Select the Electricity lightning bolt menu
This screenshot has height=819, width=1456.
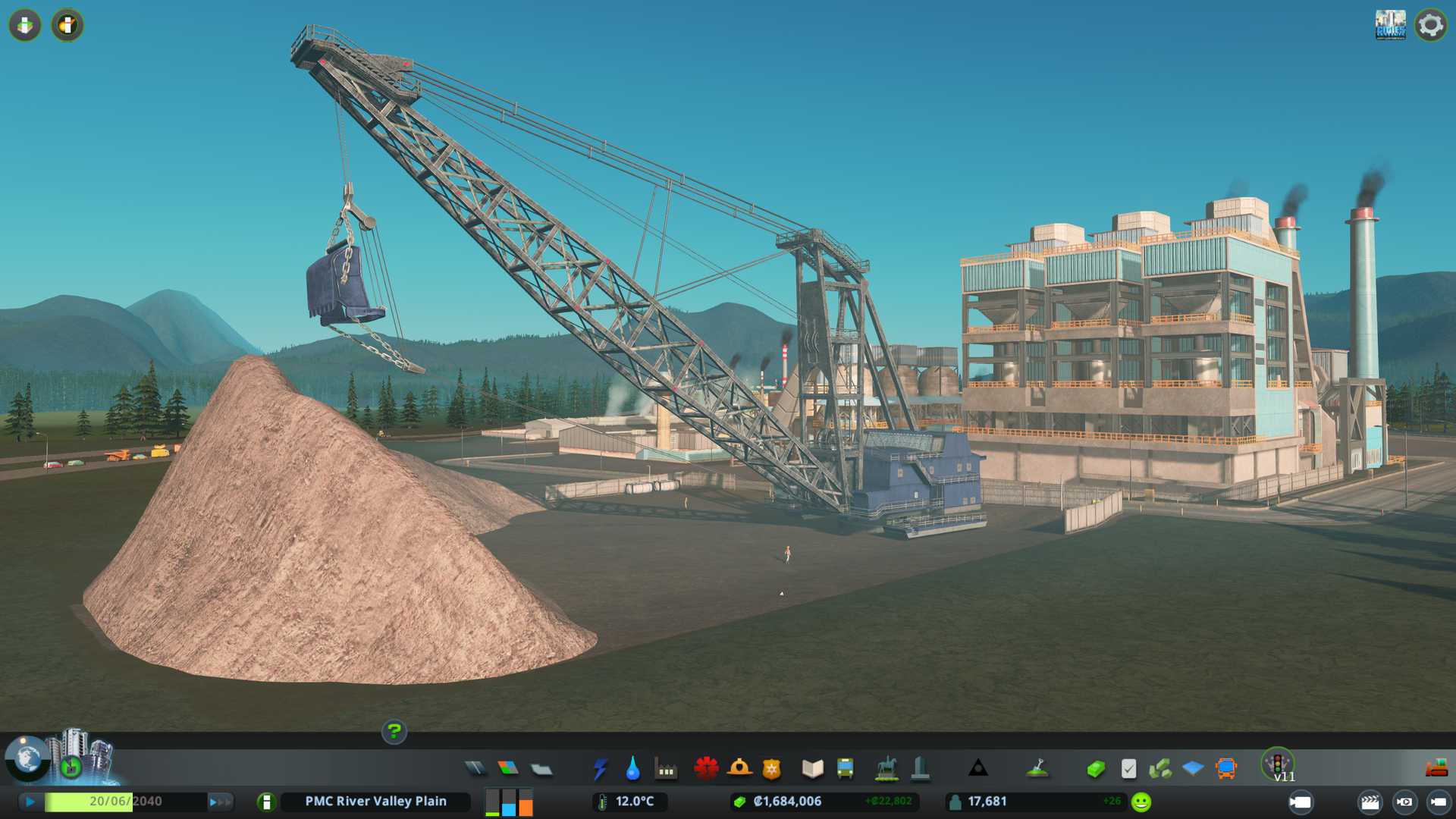(600, 769)
